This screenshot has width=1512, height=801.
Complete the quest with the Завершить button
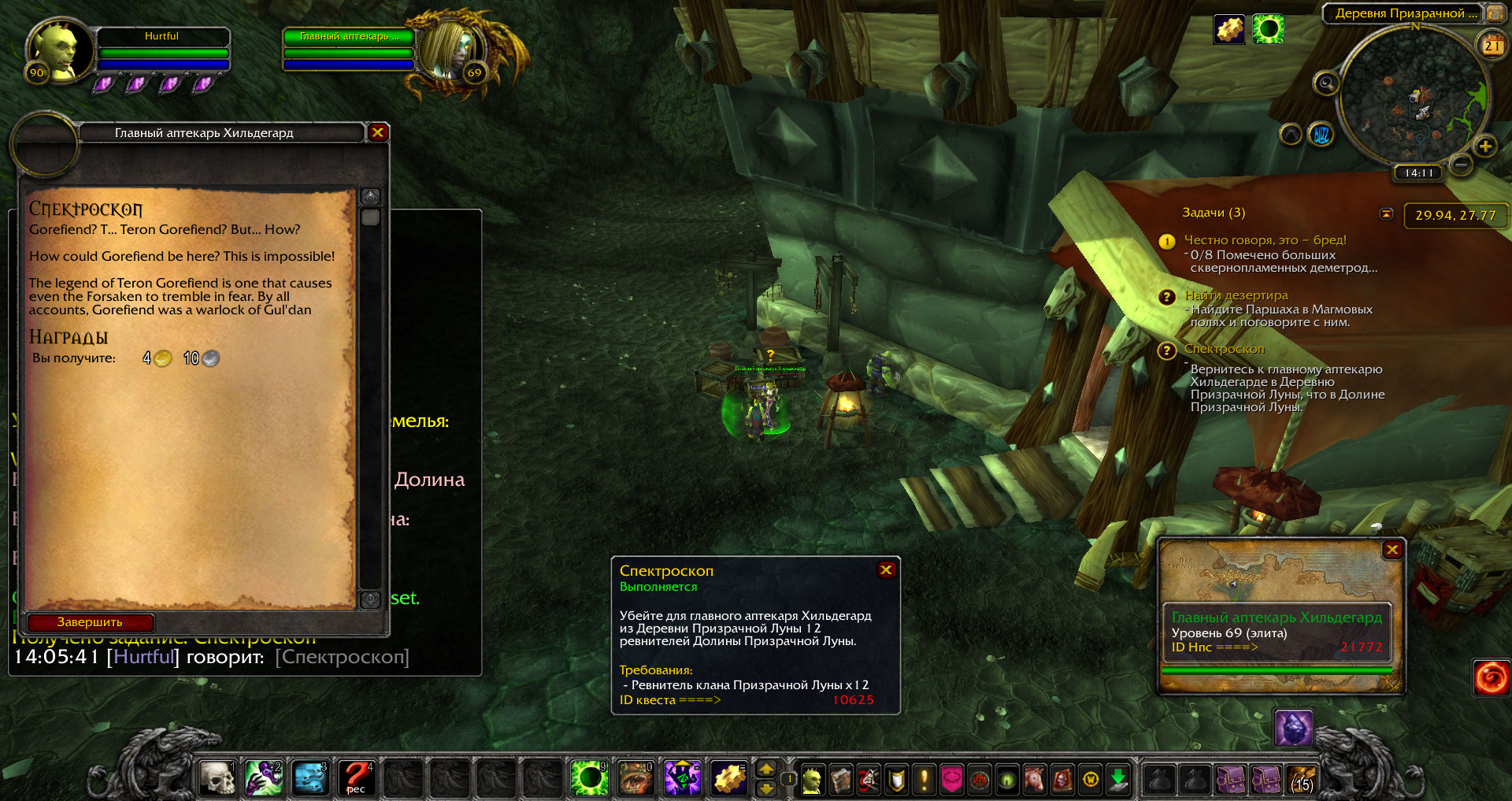click(x=90, y=622)
